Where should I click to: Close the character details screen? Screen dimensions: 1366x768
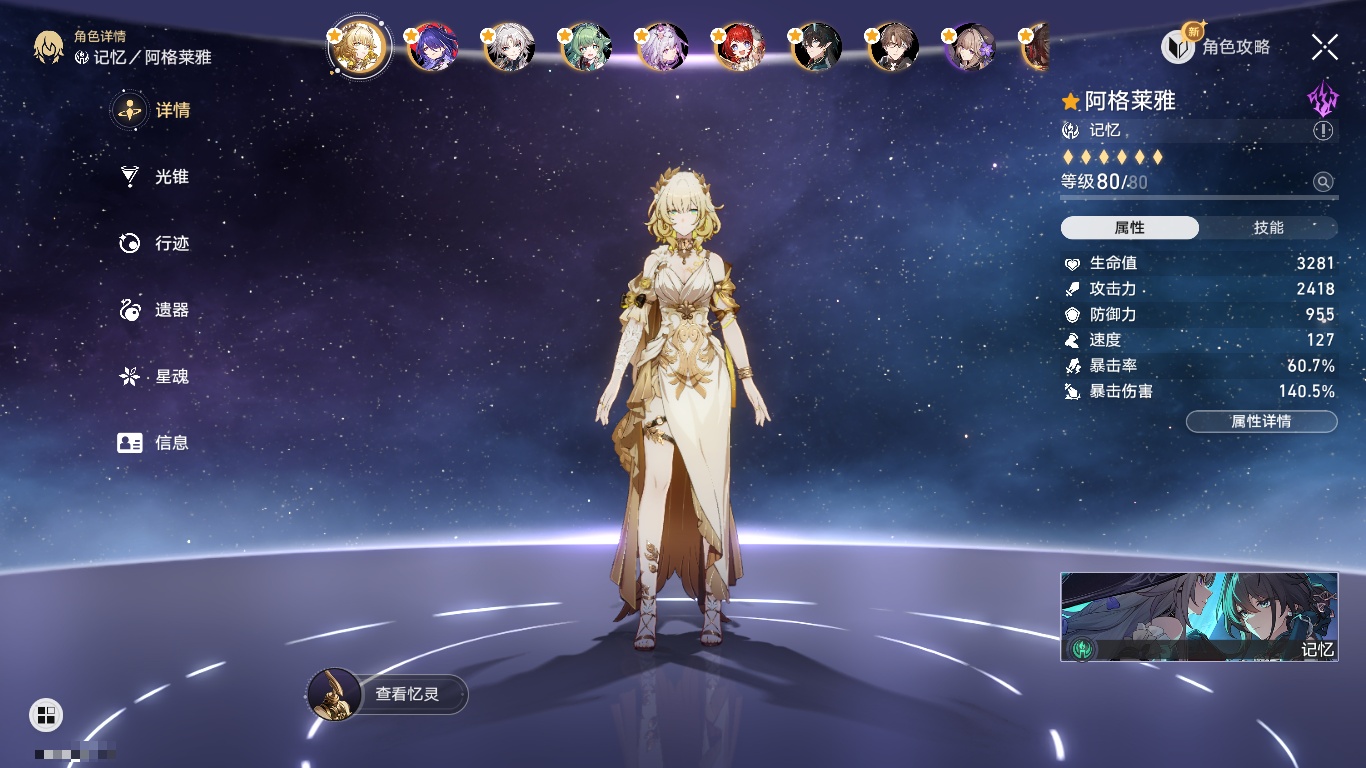1324,46
